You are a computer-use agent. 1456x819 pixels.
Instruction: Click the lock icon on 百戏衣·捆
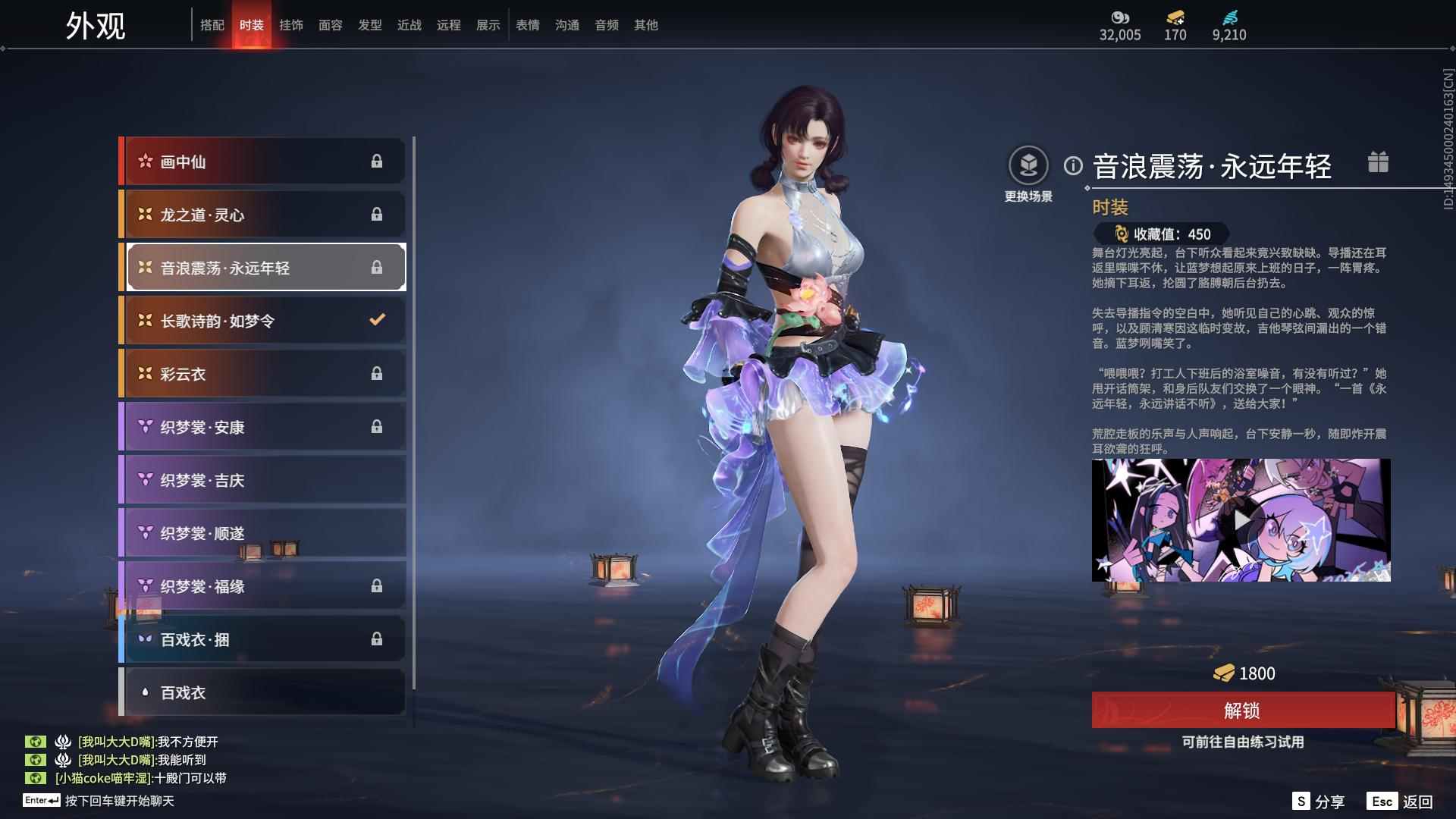click(x=378, y=639)
